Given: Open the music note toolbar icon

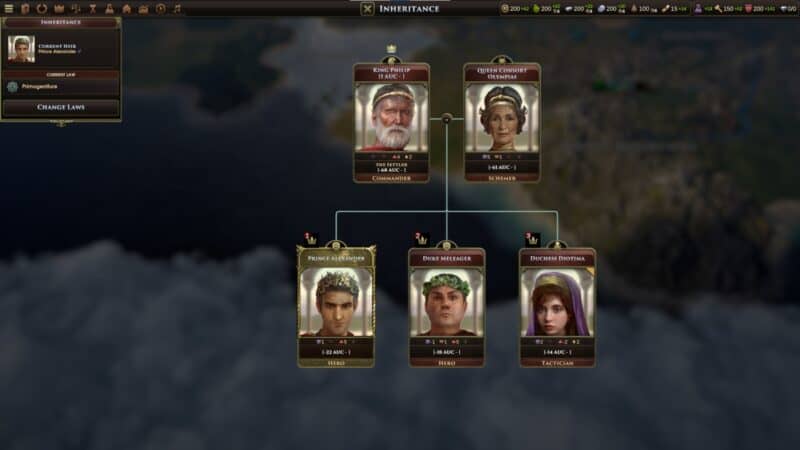Looking at the screenshot, I should (177, 9).
